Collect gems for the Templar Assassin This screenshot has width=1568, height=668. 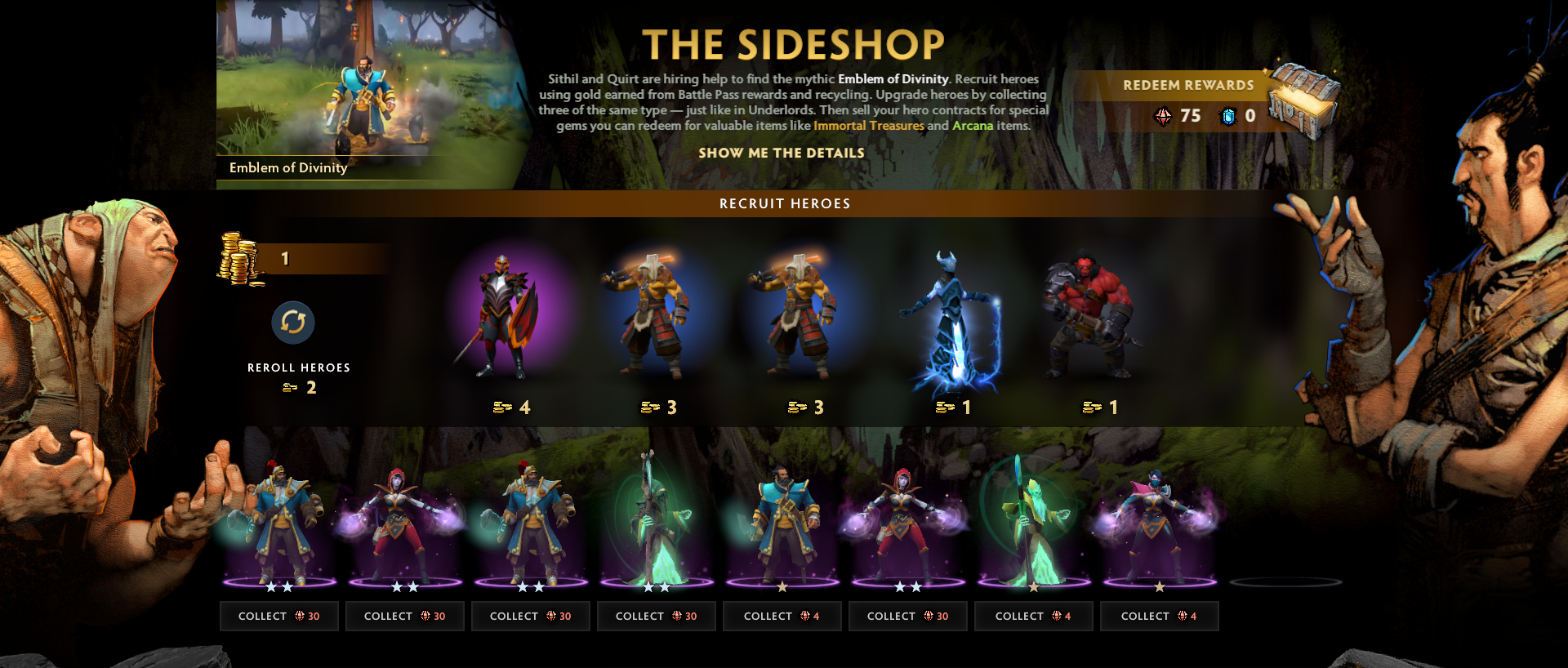1159,617
